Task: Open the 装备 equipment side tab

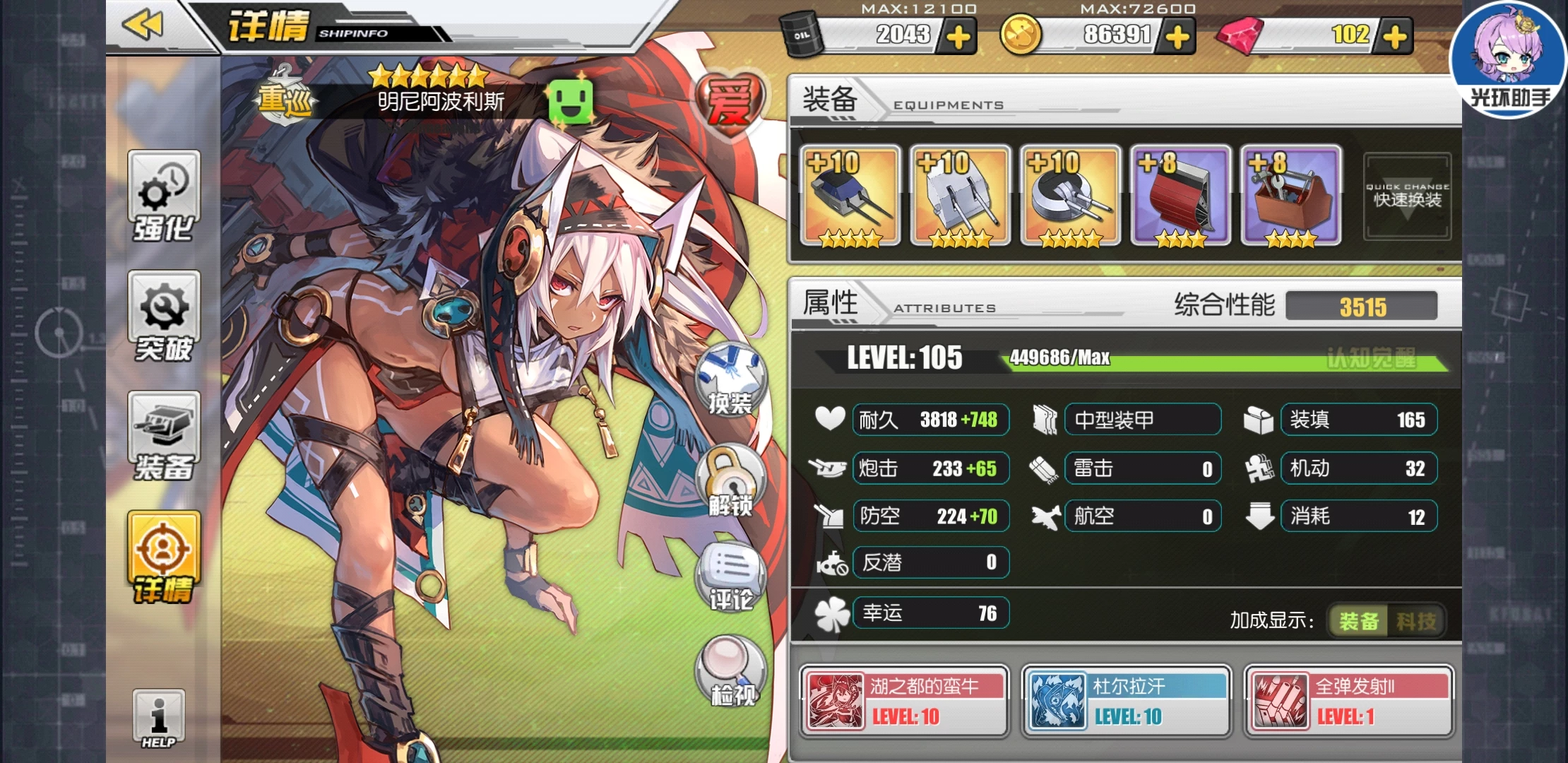Action: pyautogui.click(x=164, y=437)
